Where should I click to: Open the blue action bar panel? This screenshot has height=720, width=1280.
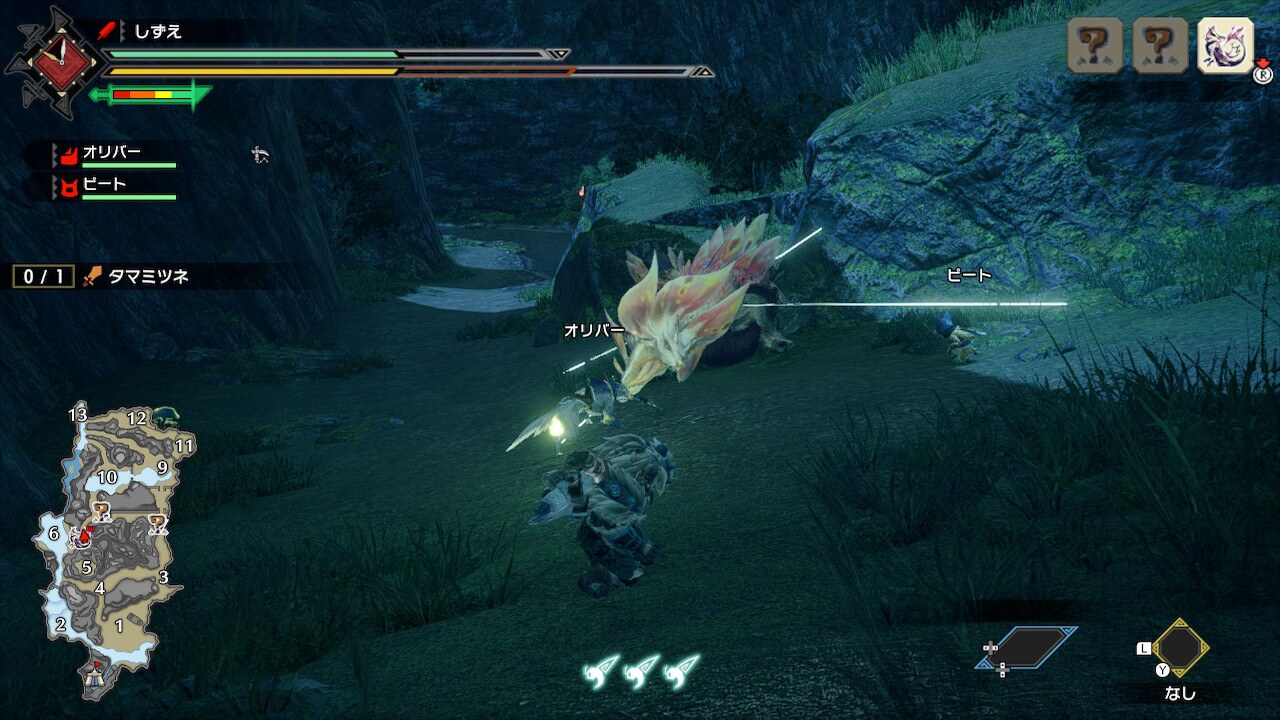[x=1027, y=648]
